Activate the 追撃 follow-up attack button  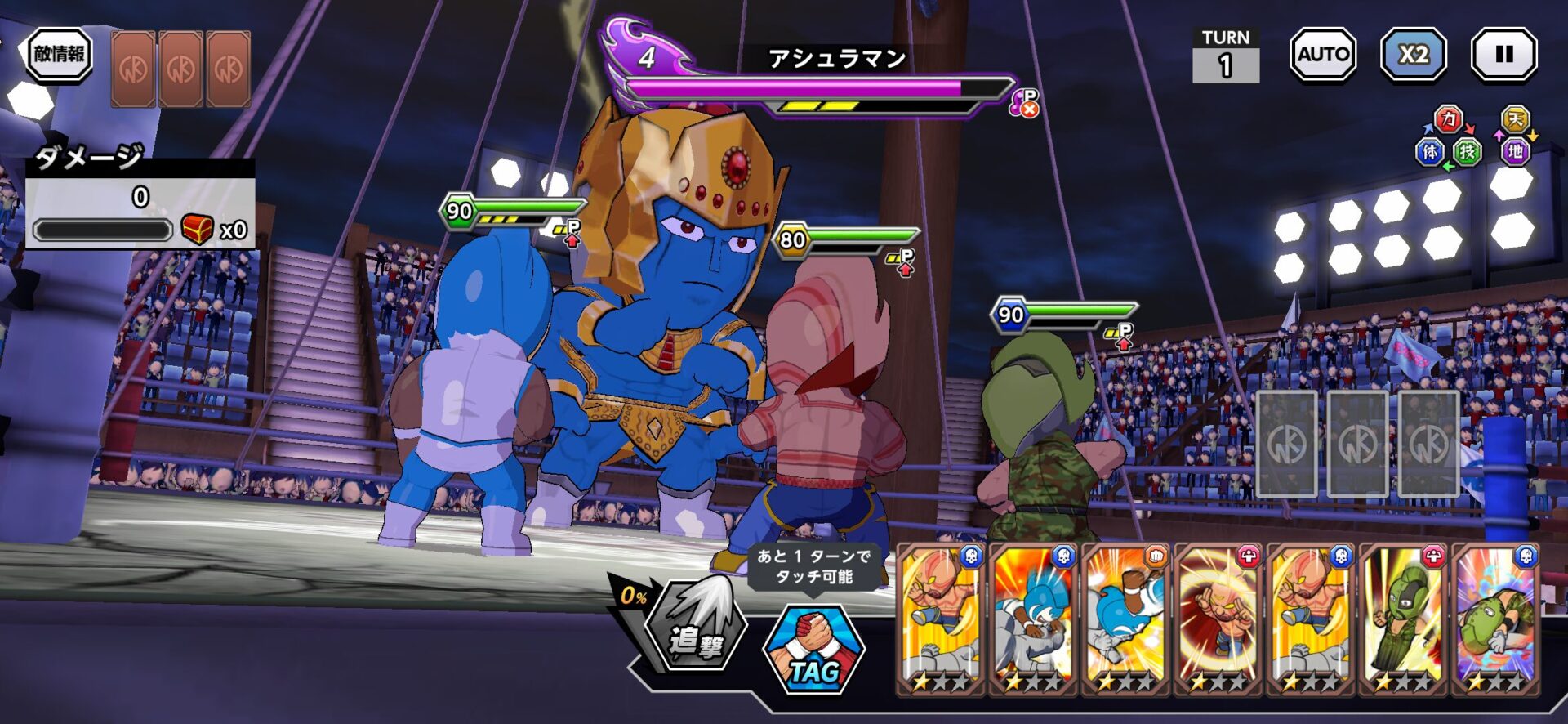(x=695, y=627)
